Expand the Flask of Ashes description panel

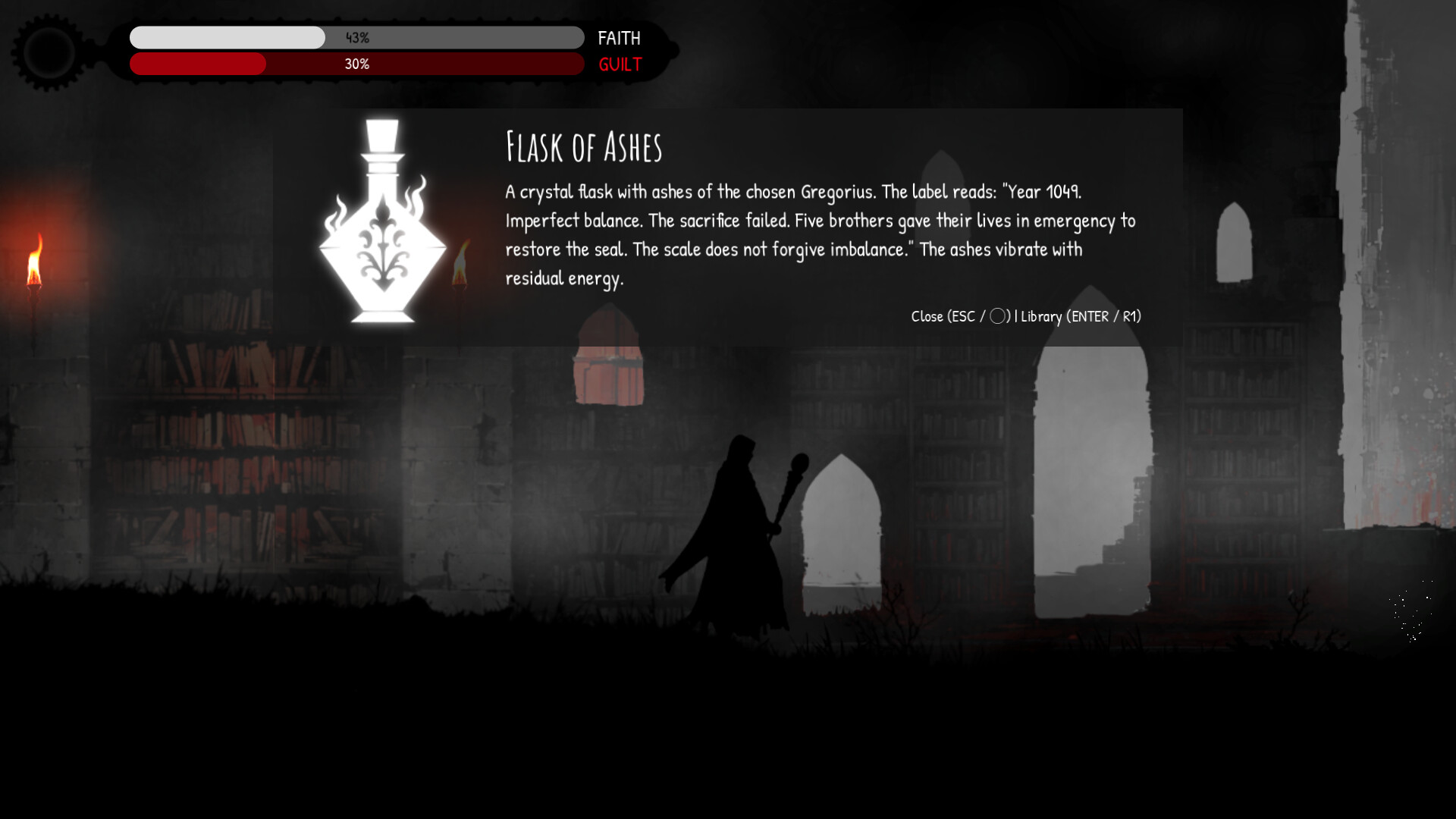pos(819,235)
